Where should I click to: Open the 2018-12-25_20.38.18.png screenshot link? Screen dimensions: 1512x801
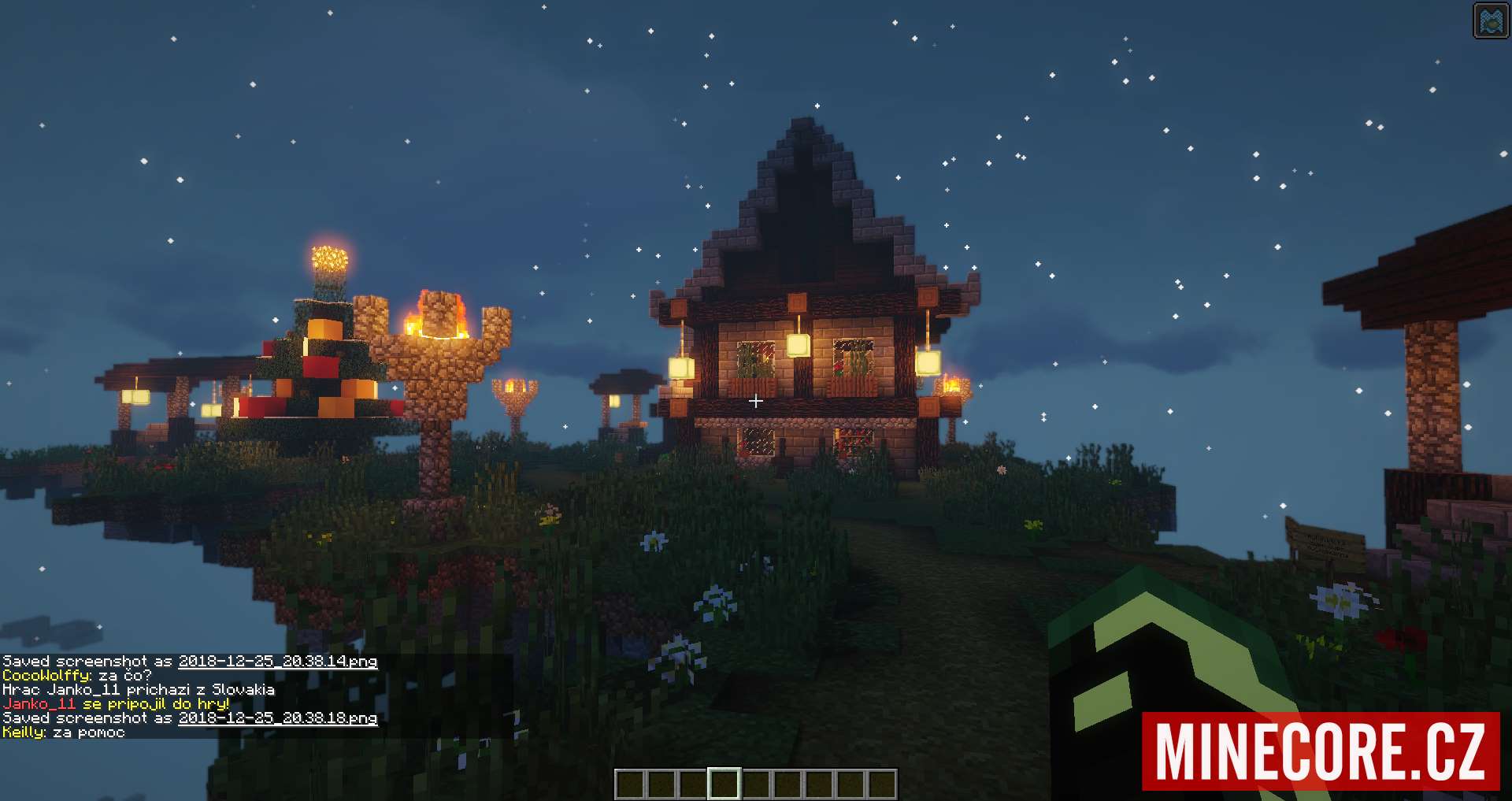point(277,718)
